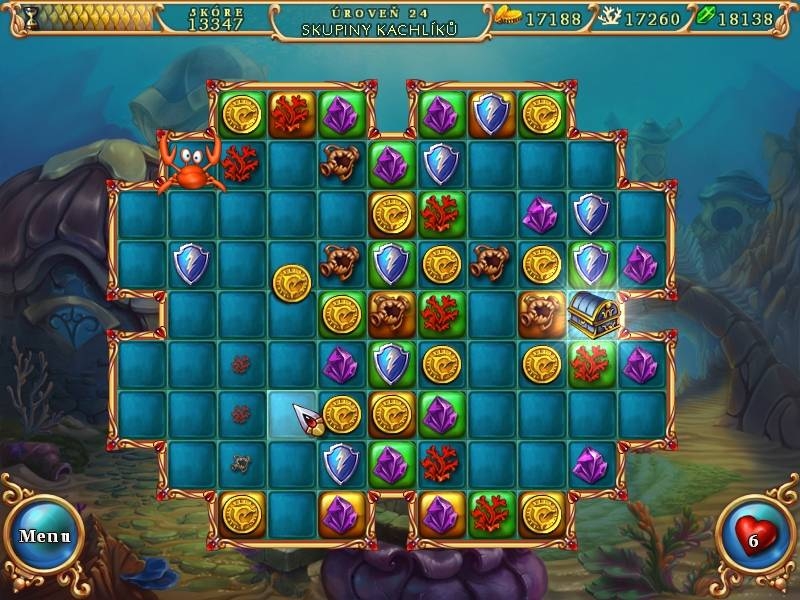Viewport: 800px width, 600px height.
Task: Select the red coral tile beneath the treasure chest
Action: tap(591, 364)
